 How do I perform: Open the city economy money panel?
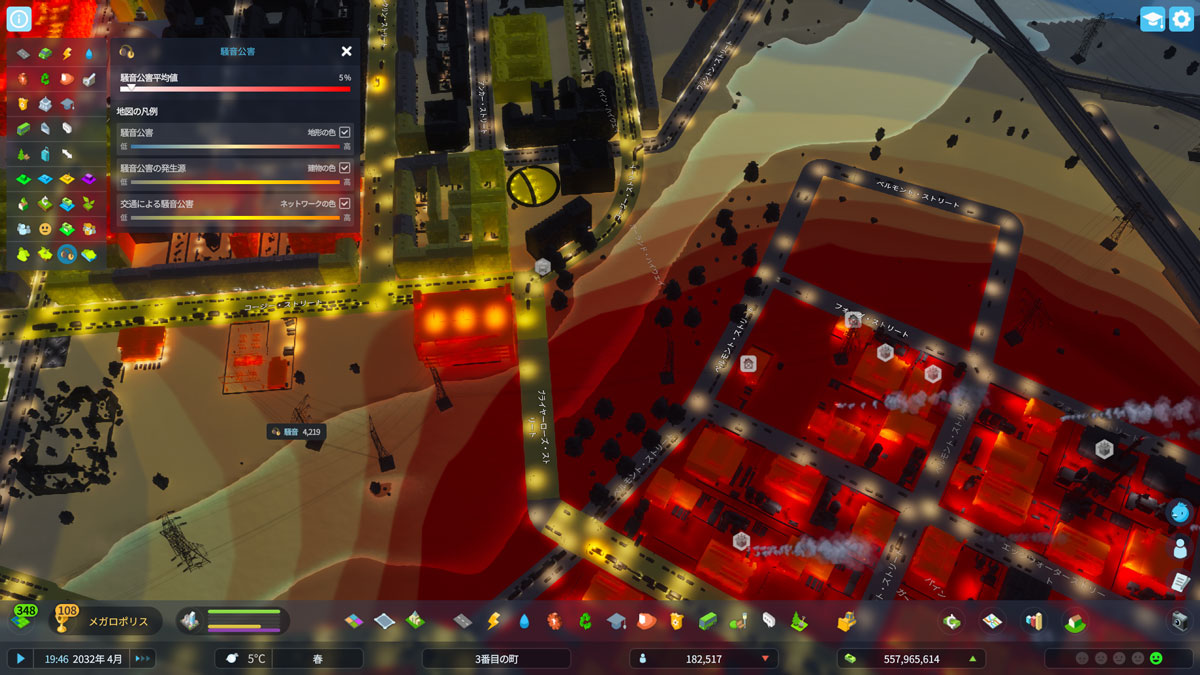click(910, 659)
